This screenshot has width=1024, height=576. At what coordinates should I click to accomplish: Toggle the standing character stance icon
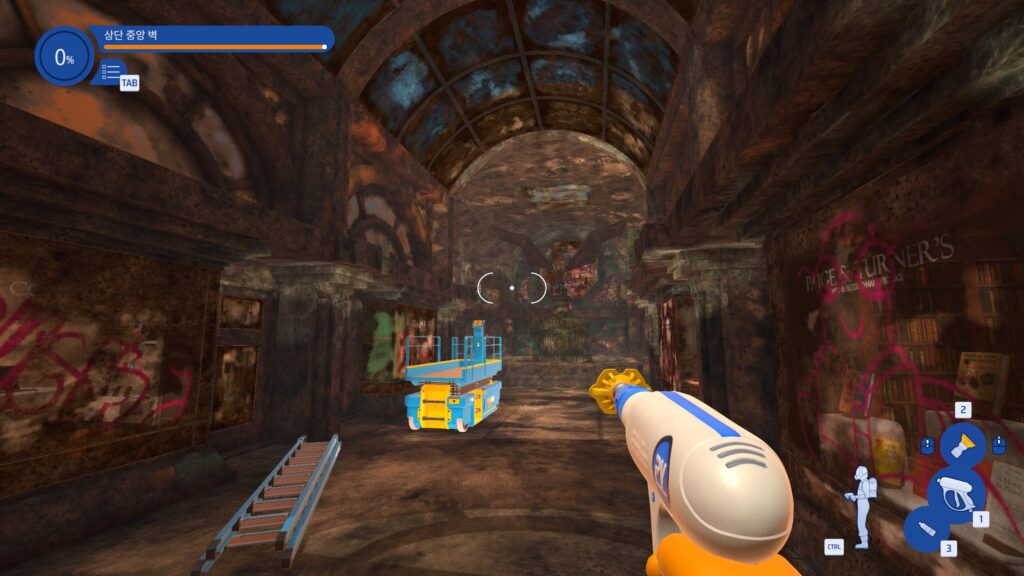(x=860, y=505)
